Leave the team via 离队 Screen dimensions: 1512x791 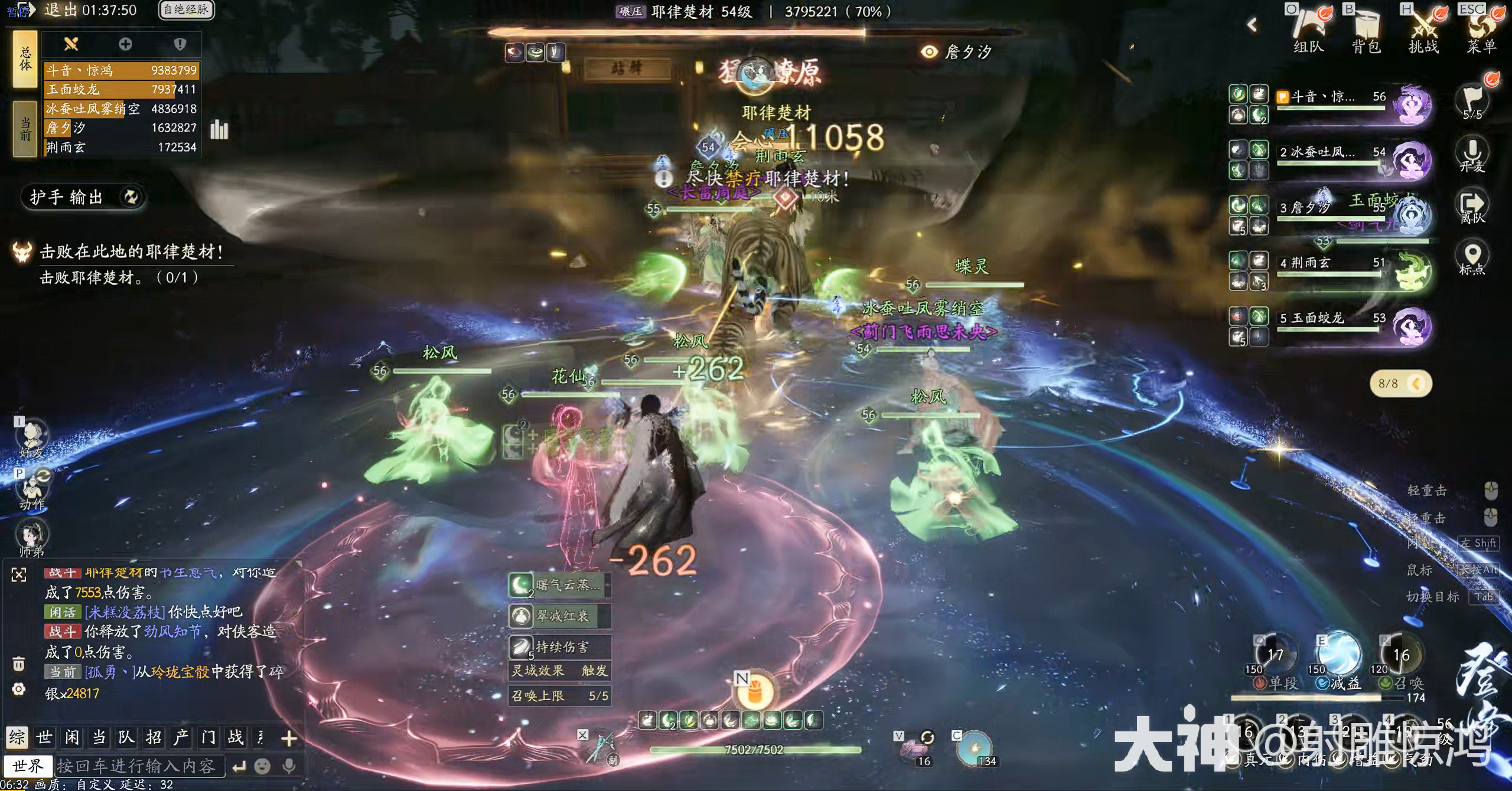pos(1472,207)
